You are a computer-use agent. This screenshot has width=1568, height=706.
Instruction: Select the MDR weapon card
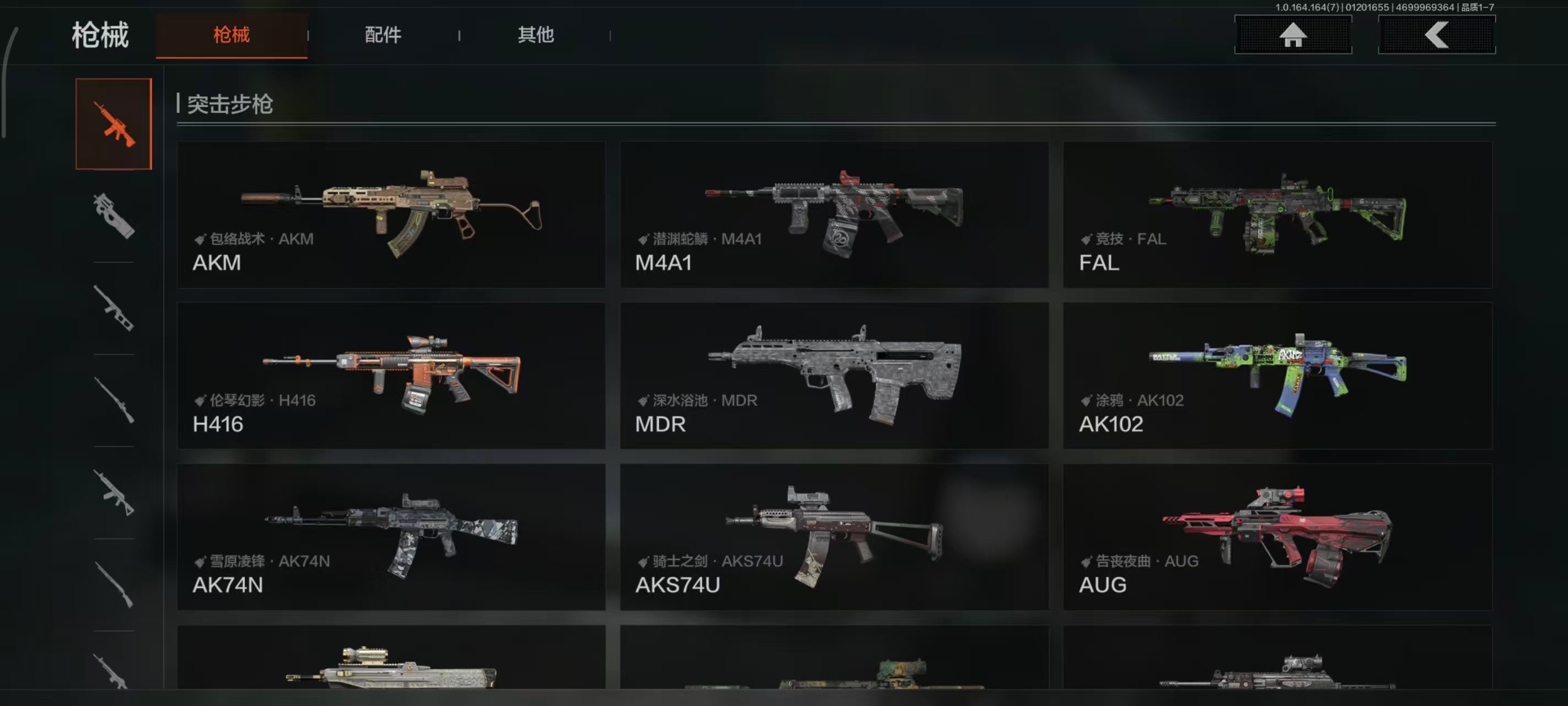click(834, 376)
